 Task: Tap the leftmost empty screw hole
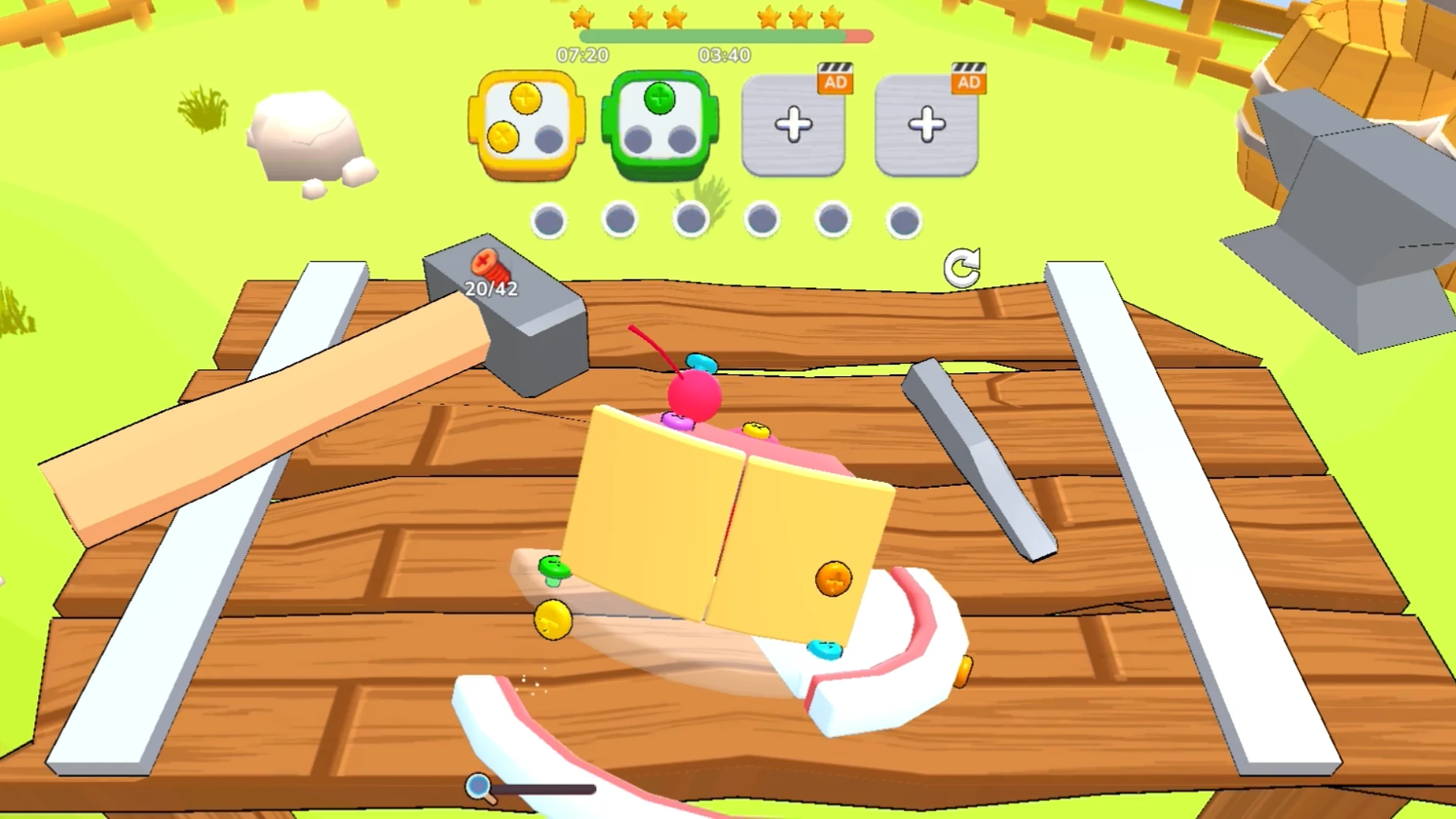click(x=550, y=219)
